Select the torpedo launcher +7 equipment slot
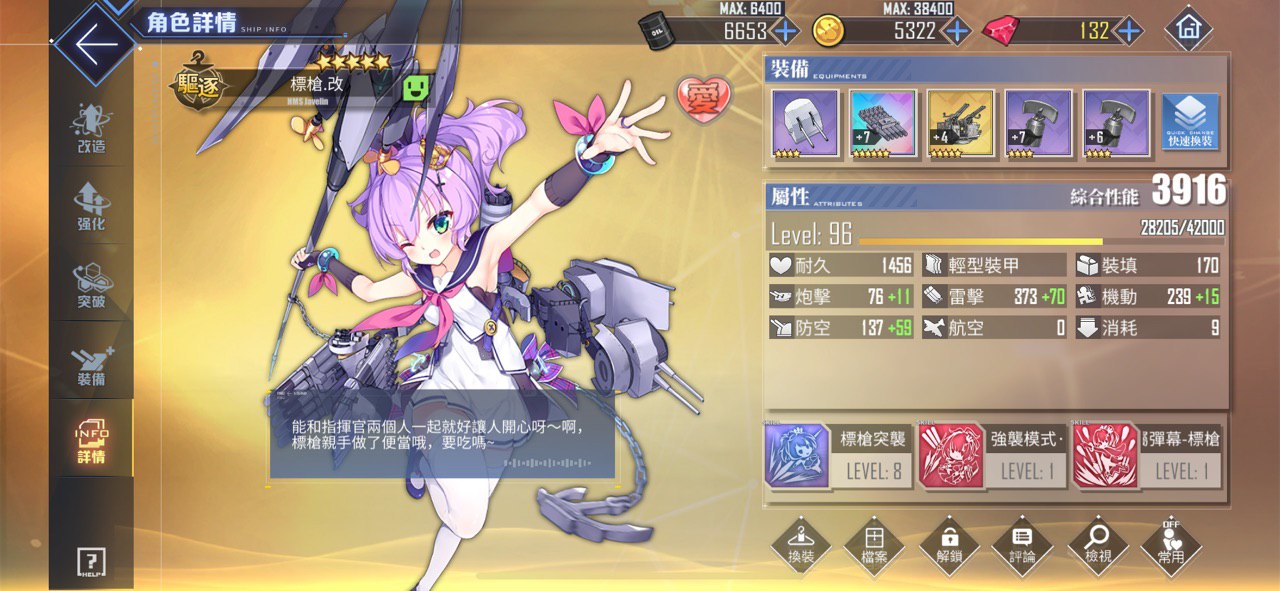Screen dimensions: 1280x591 click(882, 123)
